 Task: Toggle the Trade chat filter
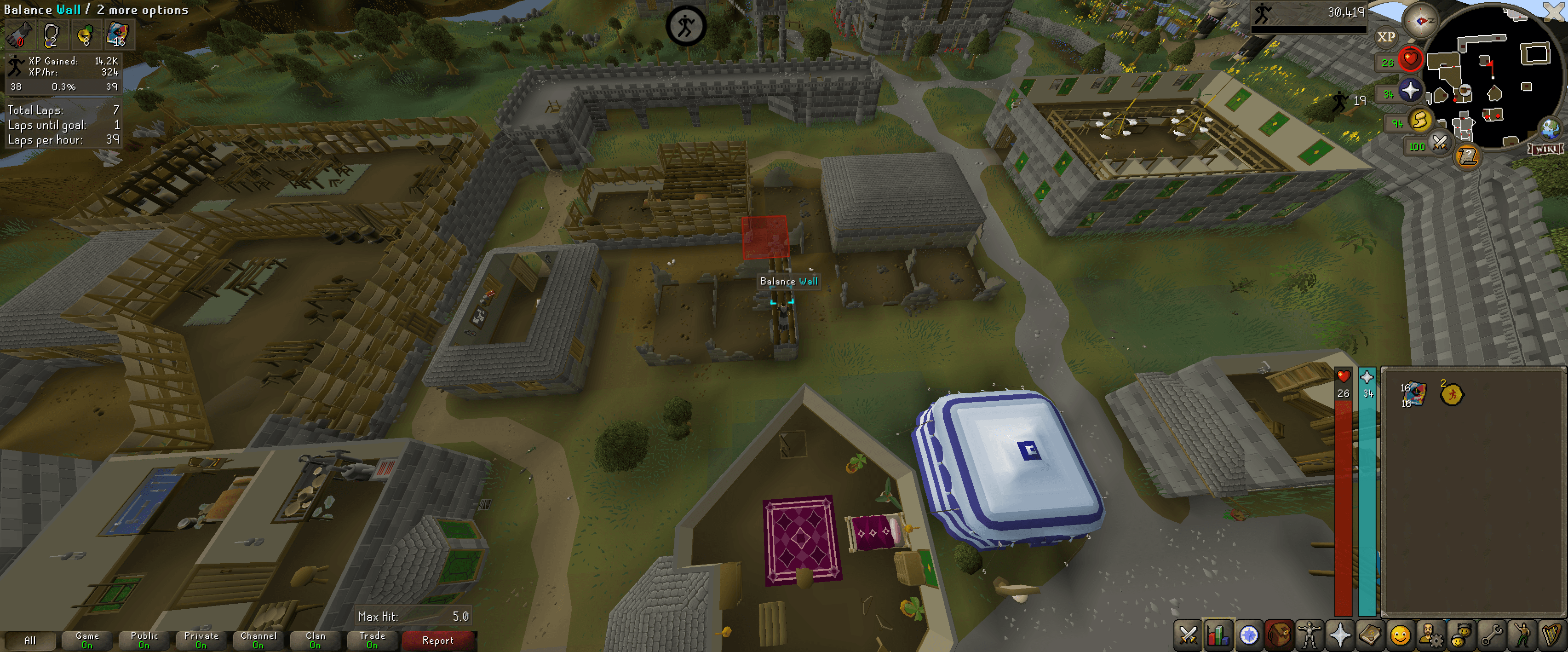click(x=372, y=639)
